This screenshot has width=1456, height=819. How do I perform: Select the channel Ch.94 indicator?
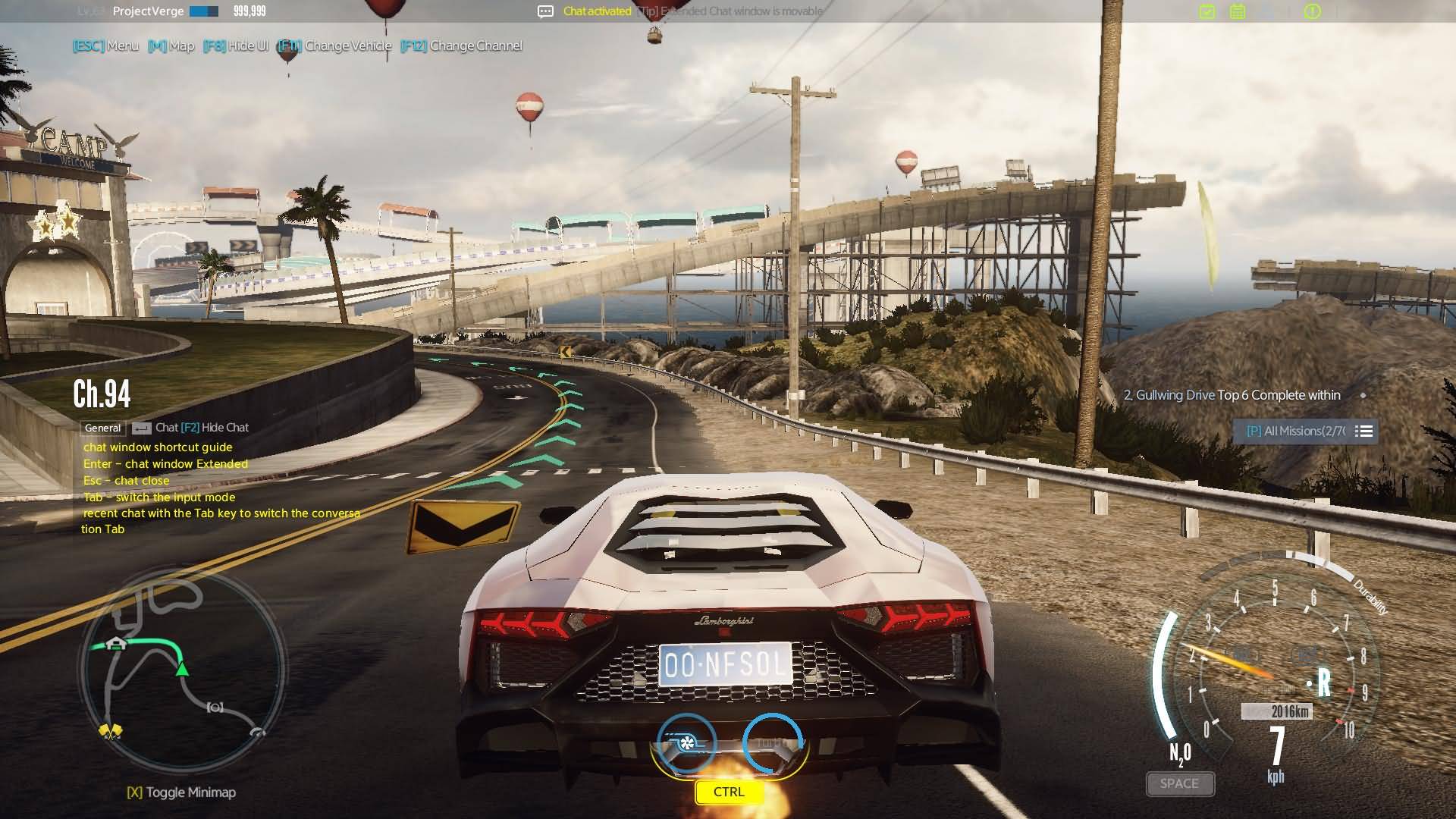(102, 394)
